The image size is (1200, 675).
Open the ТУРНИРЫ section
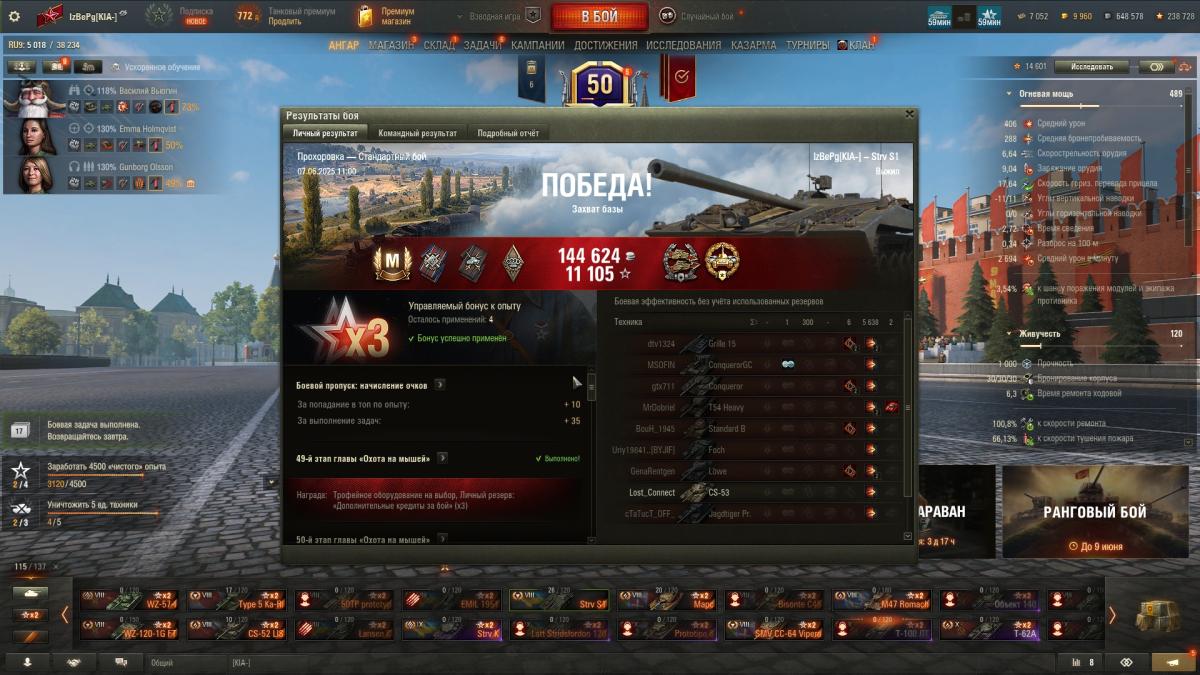coord(807,45)
